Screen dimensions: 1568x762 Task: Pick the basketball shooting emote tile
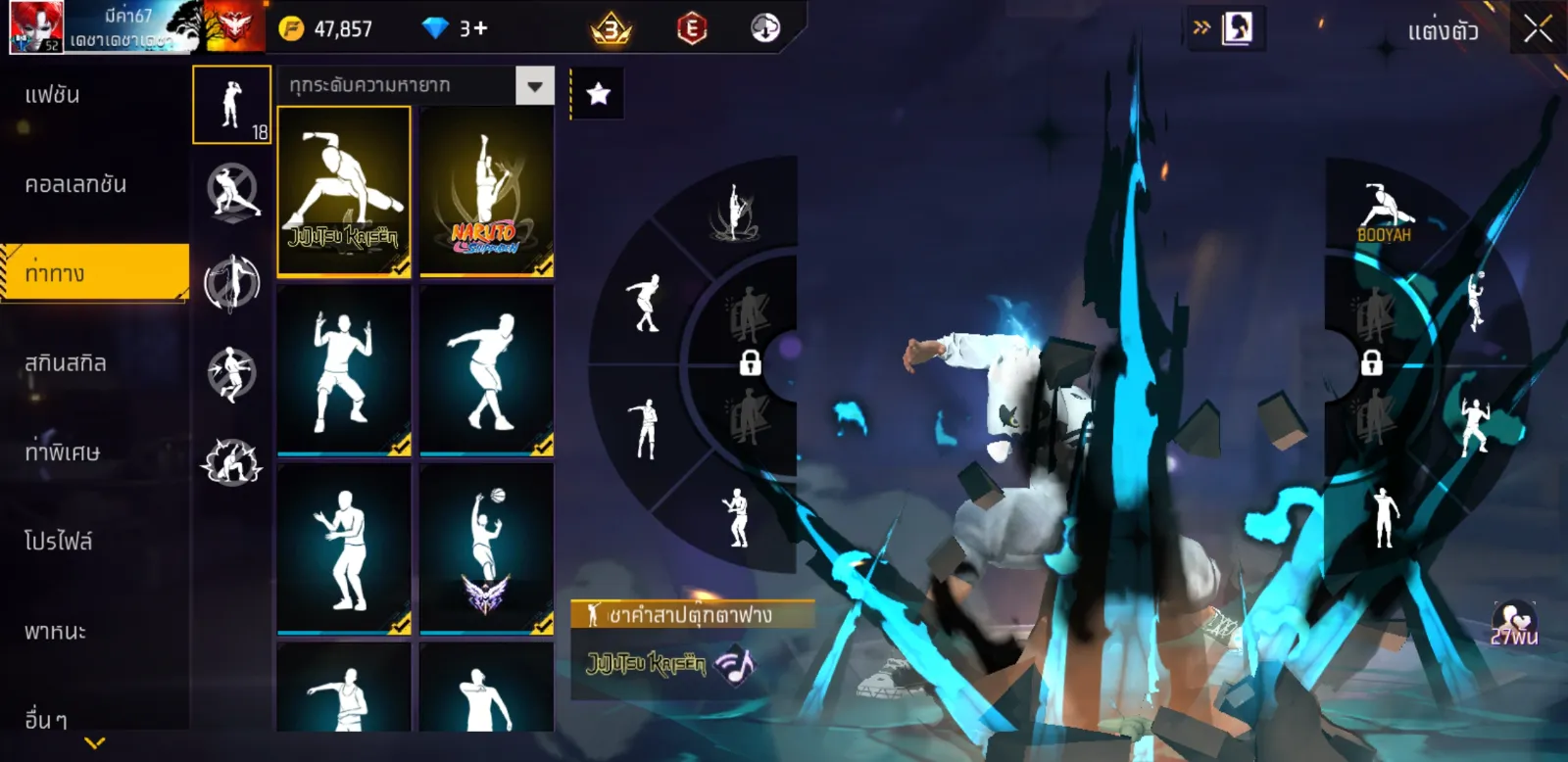pyautogui.click(x=486, y=548)
